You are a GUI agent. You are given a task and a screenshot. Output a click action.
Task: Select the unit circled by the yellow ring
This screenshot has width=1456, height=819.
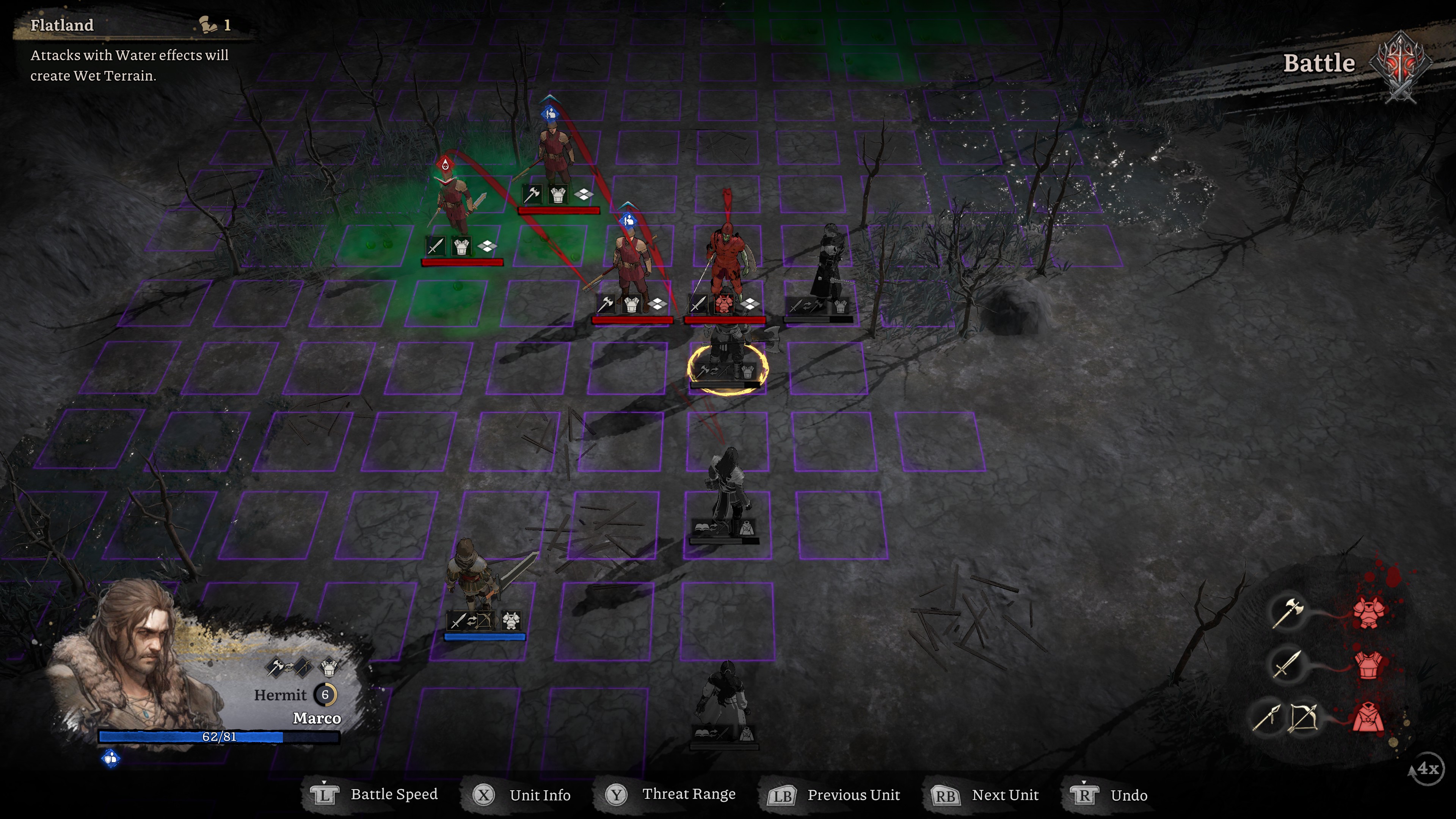tap(727, 362)
